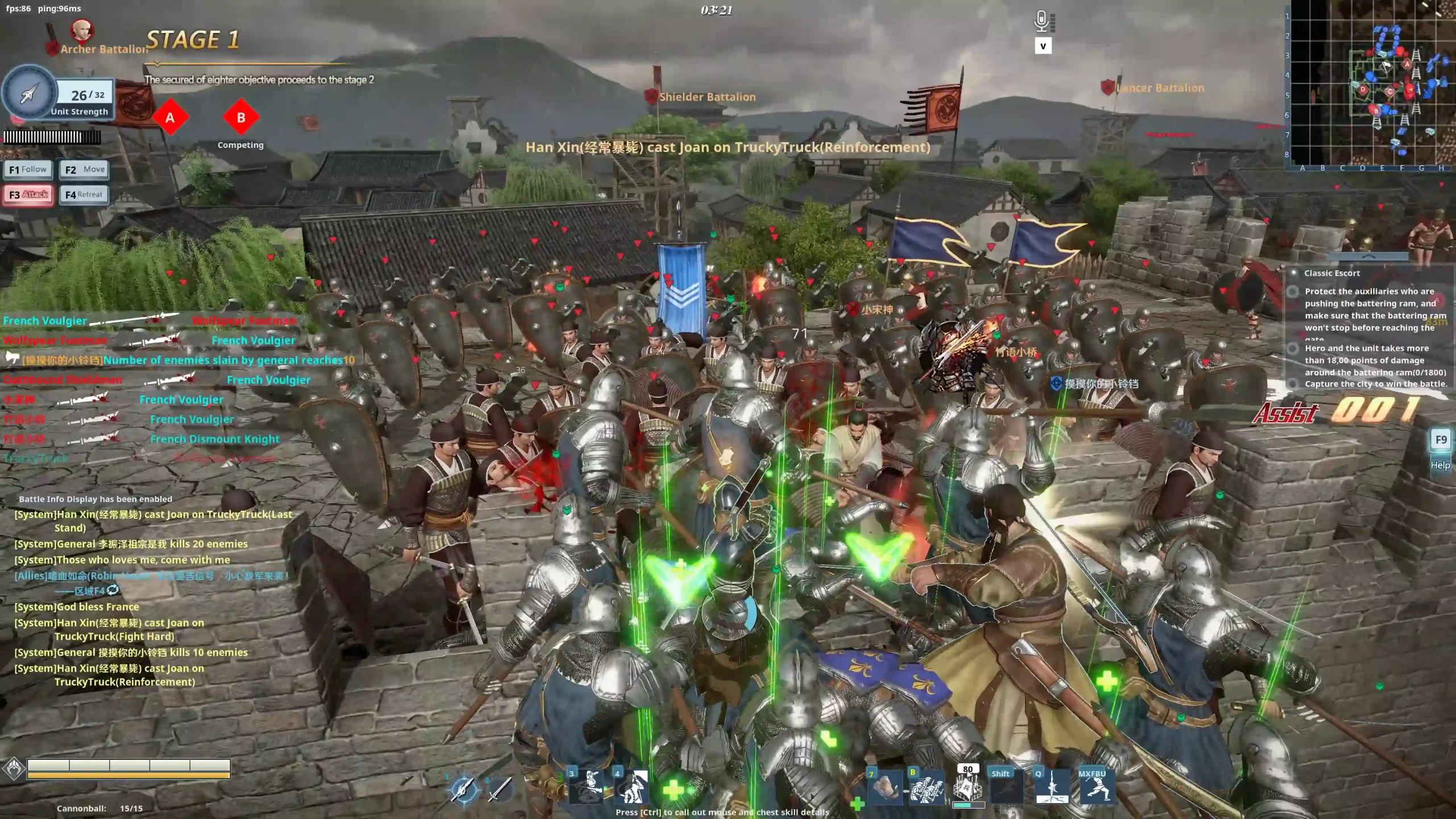Issue the Move unit order
Screen dimensions: 1456x819
click(84, 169)
